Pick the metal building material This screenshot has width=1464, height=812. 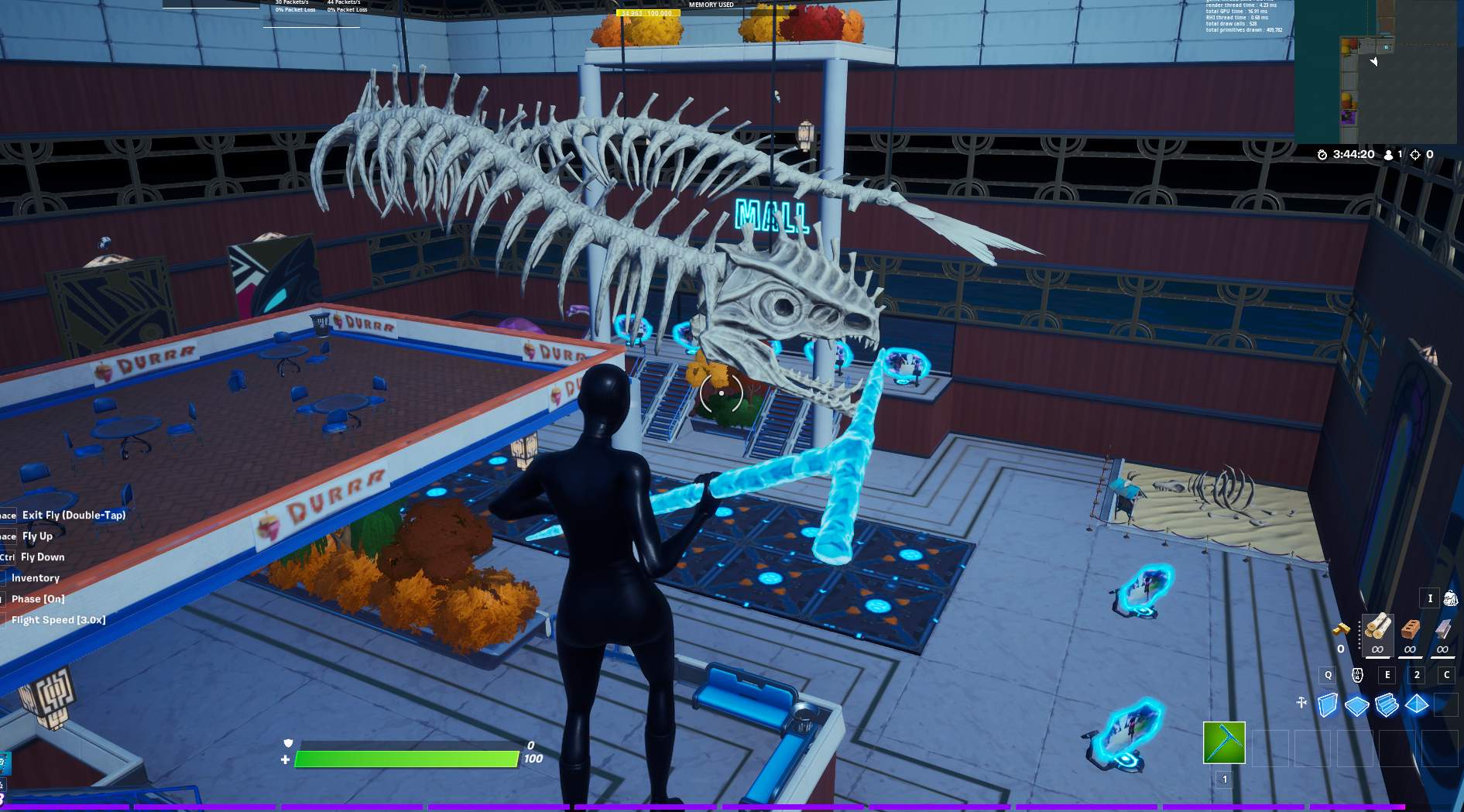click(x=1442, y=629)
